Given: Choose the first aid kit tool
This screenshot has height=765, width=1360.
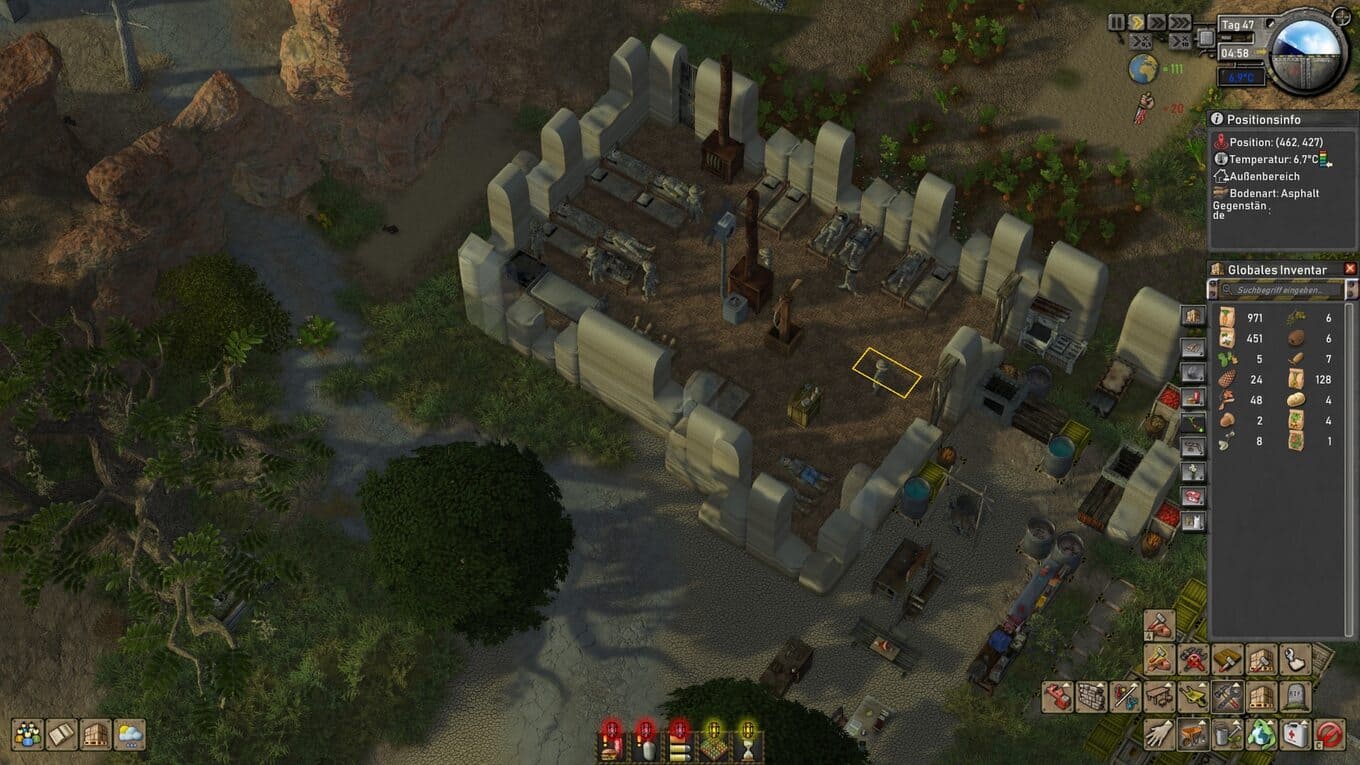Looking at the screenshot, I should pyautogui.click(x=1296, y=733).
